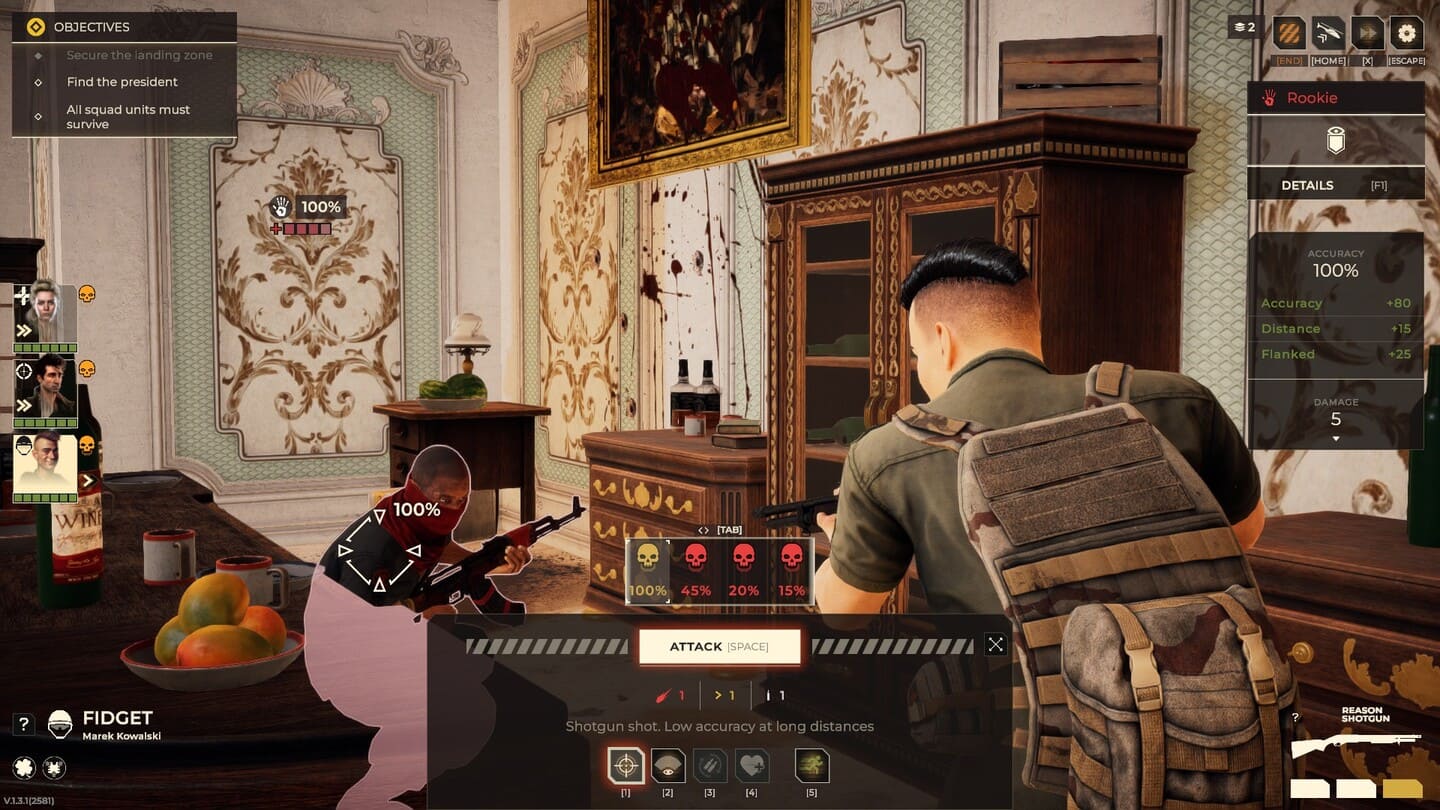This screenshot has width=1440, height=810.
Task: Activate the running sprint ability
Action: [x=812, y=766]
